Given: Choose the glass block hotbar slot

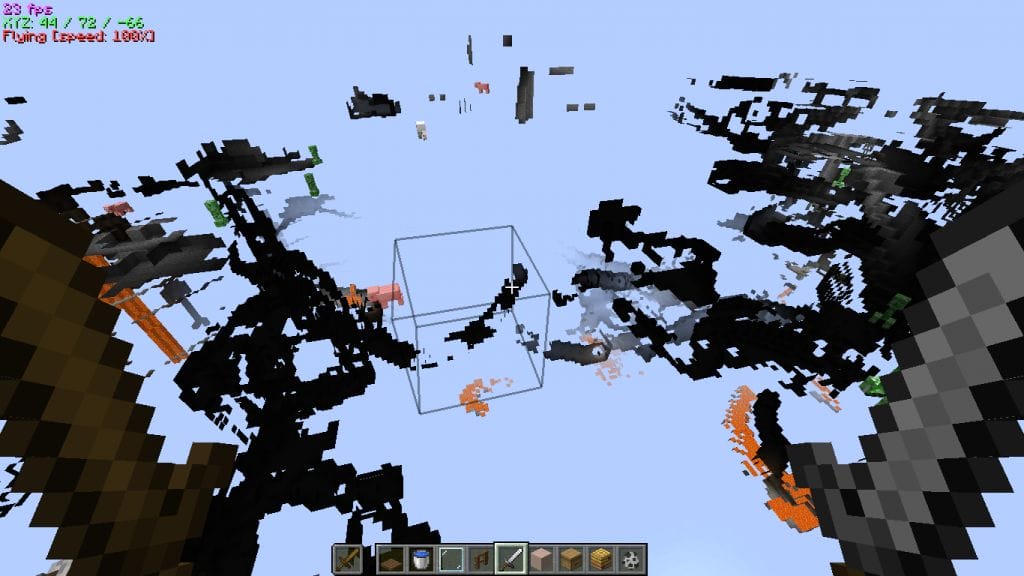Looking at the screenshot, I should (451, 558).
